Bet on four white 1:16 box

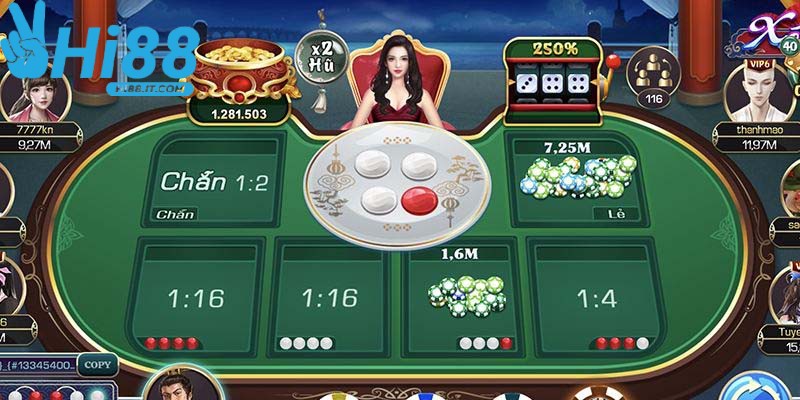click(x=329, y=297)
